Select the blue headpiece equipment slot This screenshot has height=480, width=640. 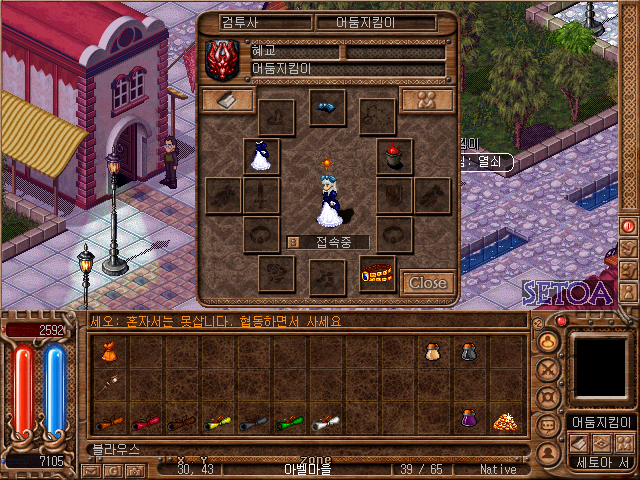325,107
